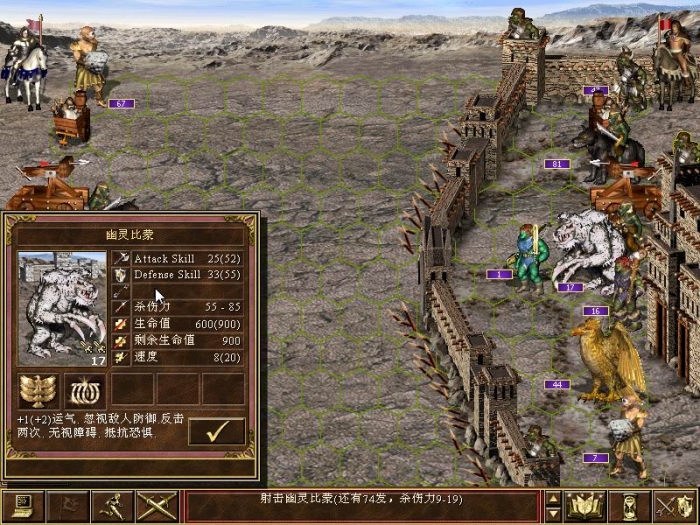The image size is (700, 525).
Task: Click the Ghost Behemoth portrait
Action: 61,309
